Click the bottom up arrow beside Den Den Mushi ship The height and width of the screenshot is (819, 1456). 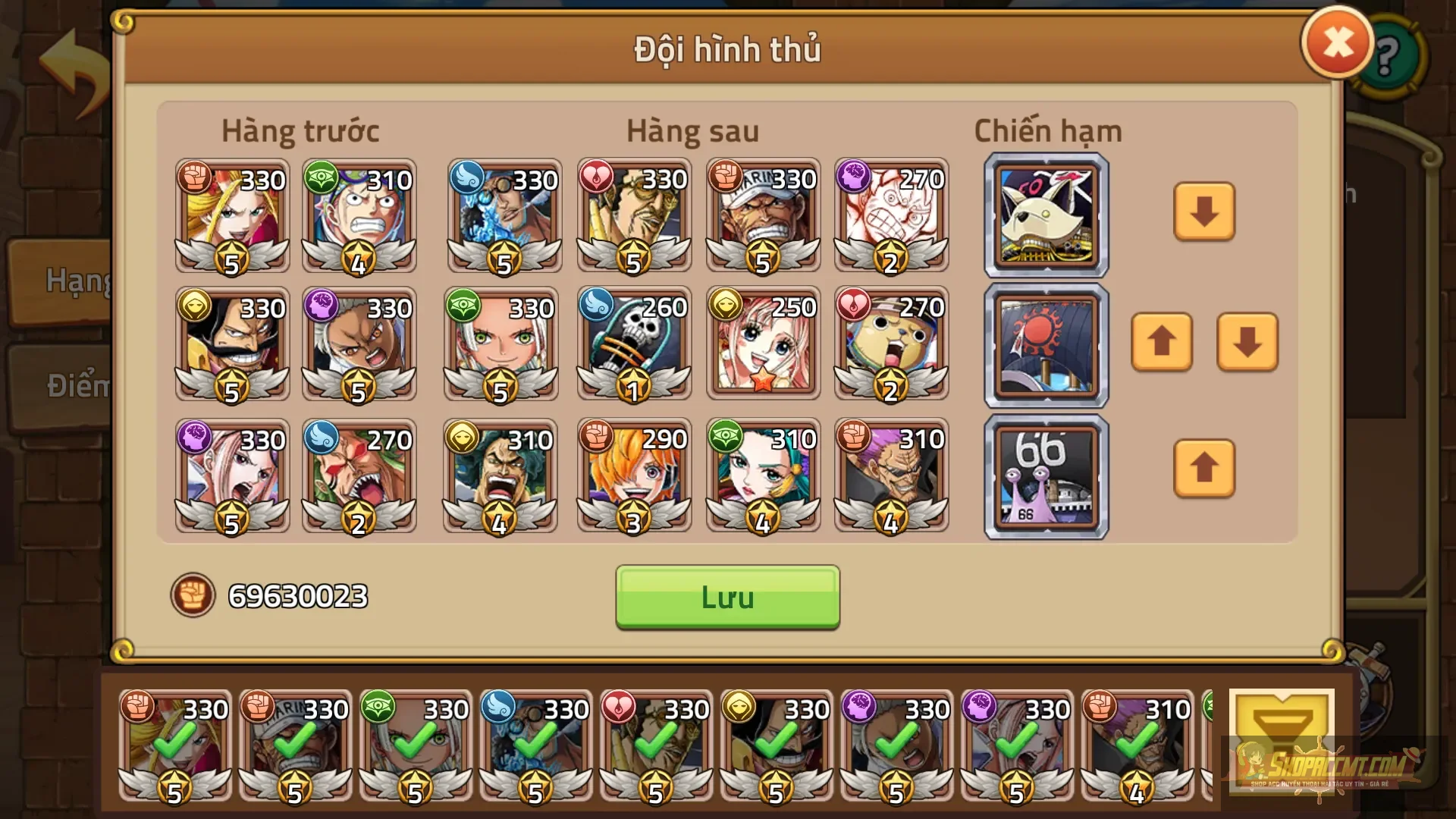(x=1204, y=470)
